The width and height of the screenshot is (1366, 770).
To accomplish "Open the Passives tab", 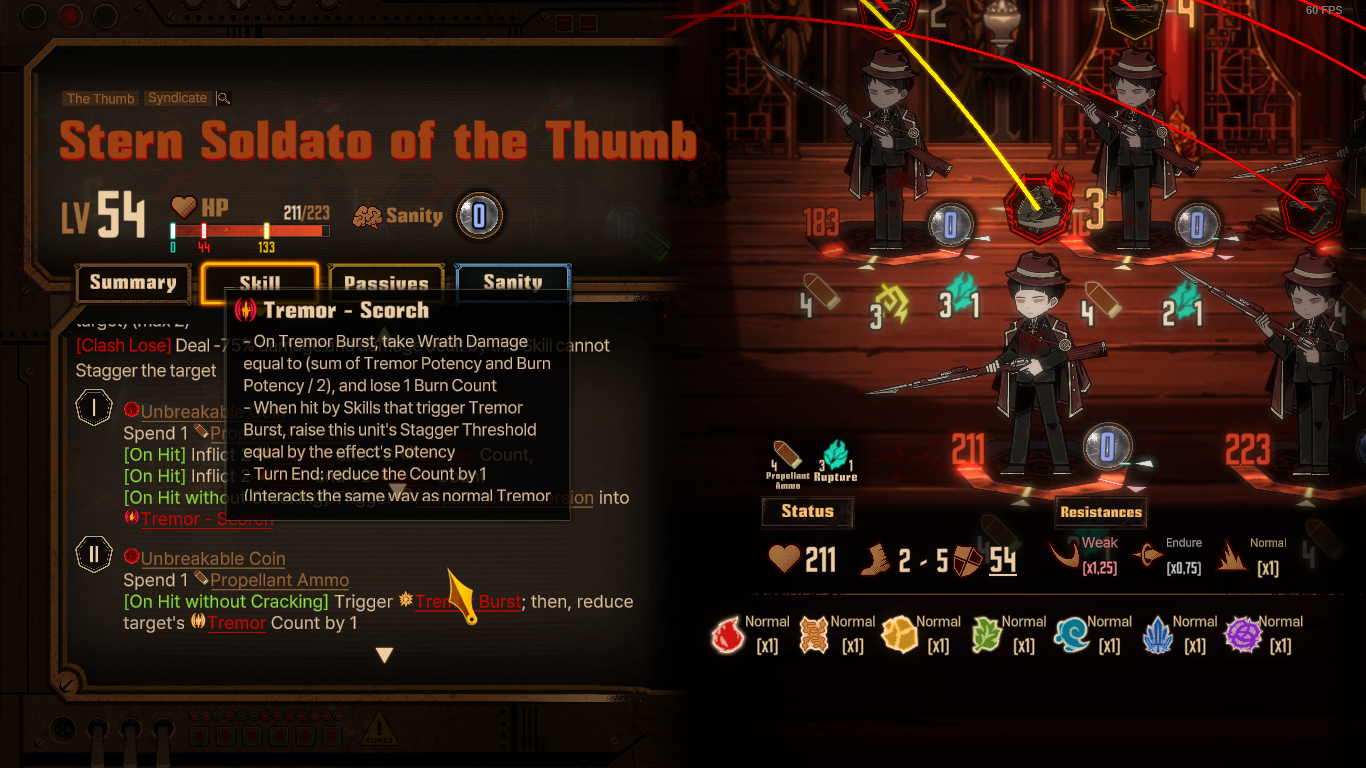I will point(386,283).
